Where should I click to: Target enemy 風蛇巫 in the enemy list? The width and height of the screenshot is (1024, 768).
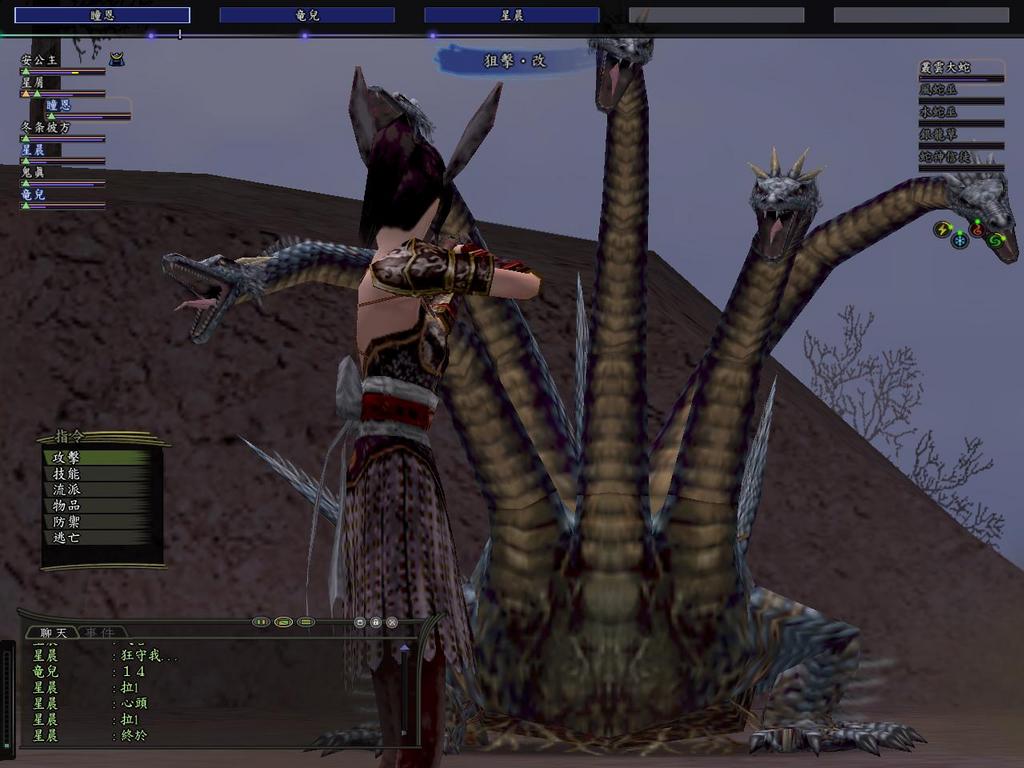pyautogui.click(x=939, y=90)
